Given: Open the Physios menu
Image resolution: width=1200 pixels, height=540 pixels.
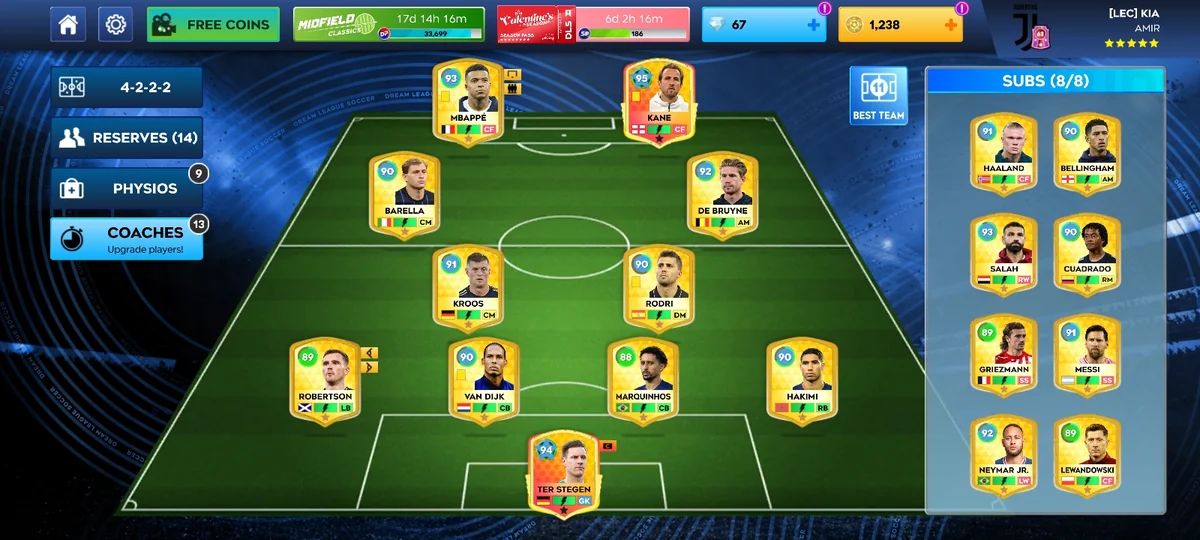Looking at the screenshot, I should point(127,188).
